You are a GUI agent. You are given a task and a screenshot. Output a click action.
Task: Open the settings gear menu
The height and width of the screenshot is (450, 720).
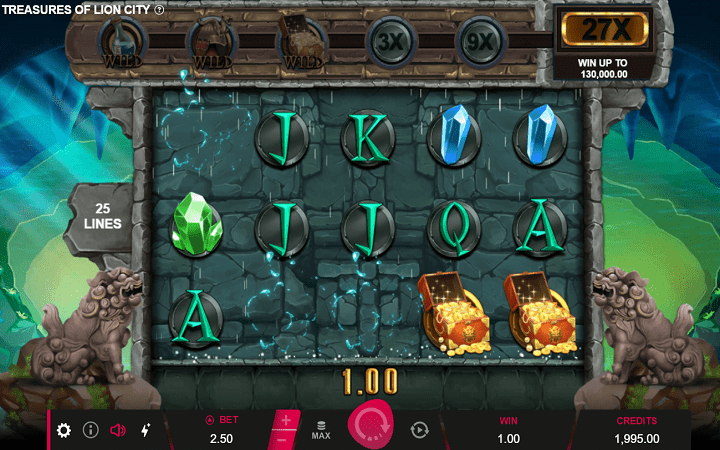point(64,430)
